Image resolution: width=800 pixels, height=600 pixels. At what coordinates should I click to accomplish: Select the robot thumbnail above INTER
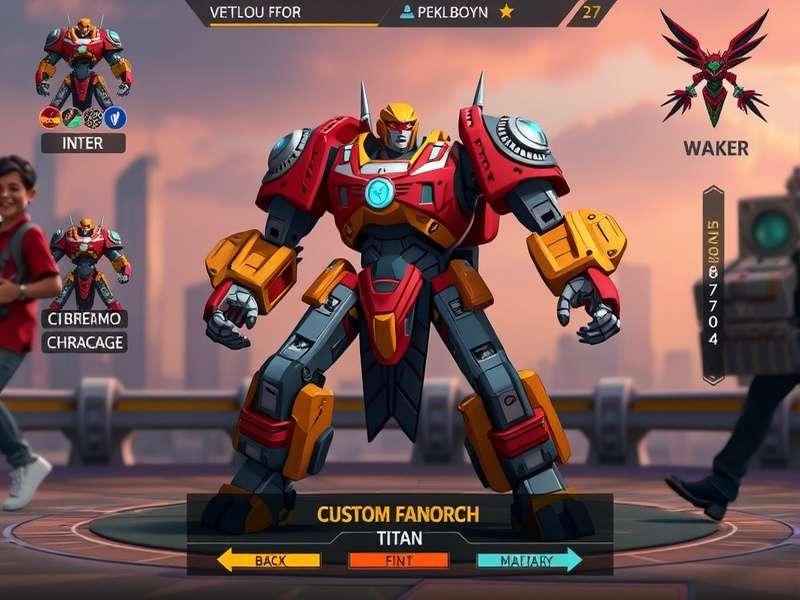84,60
